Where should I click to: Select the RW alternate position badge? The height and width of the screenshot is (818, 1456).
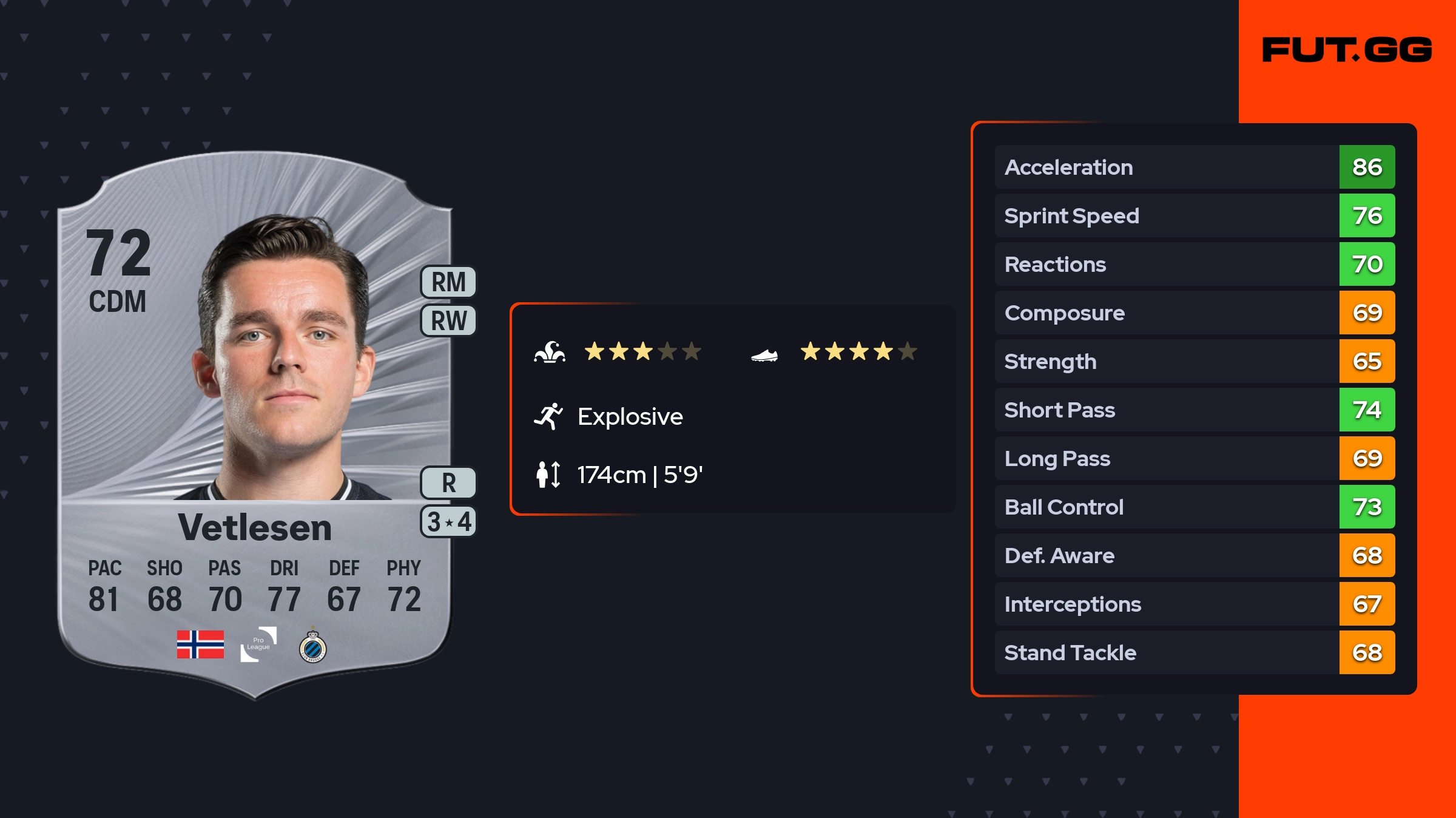point(448,320)
